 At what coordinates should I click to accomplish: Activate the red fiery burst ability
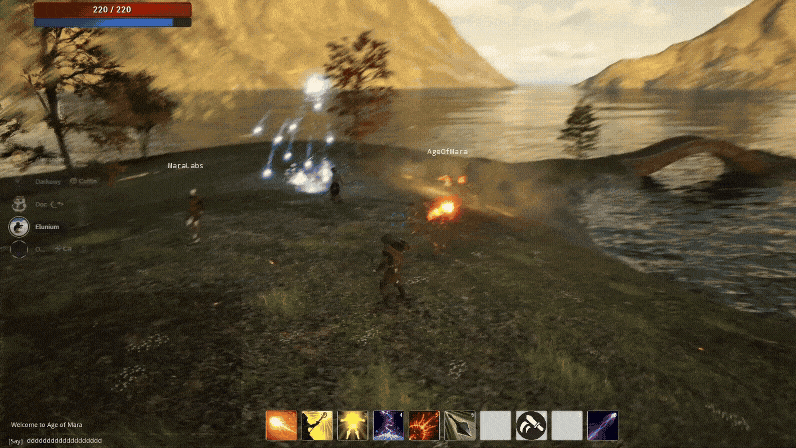click(x=424, y=425)
